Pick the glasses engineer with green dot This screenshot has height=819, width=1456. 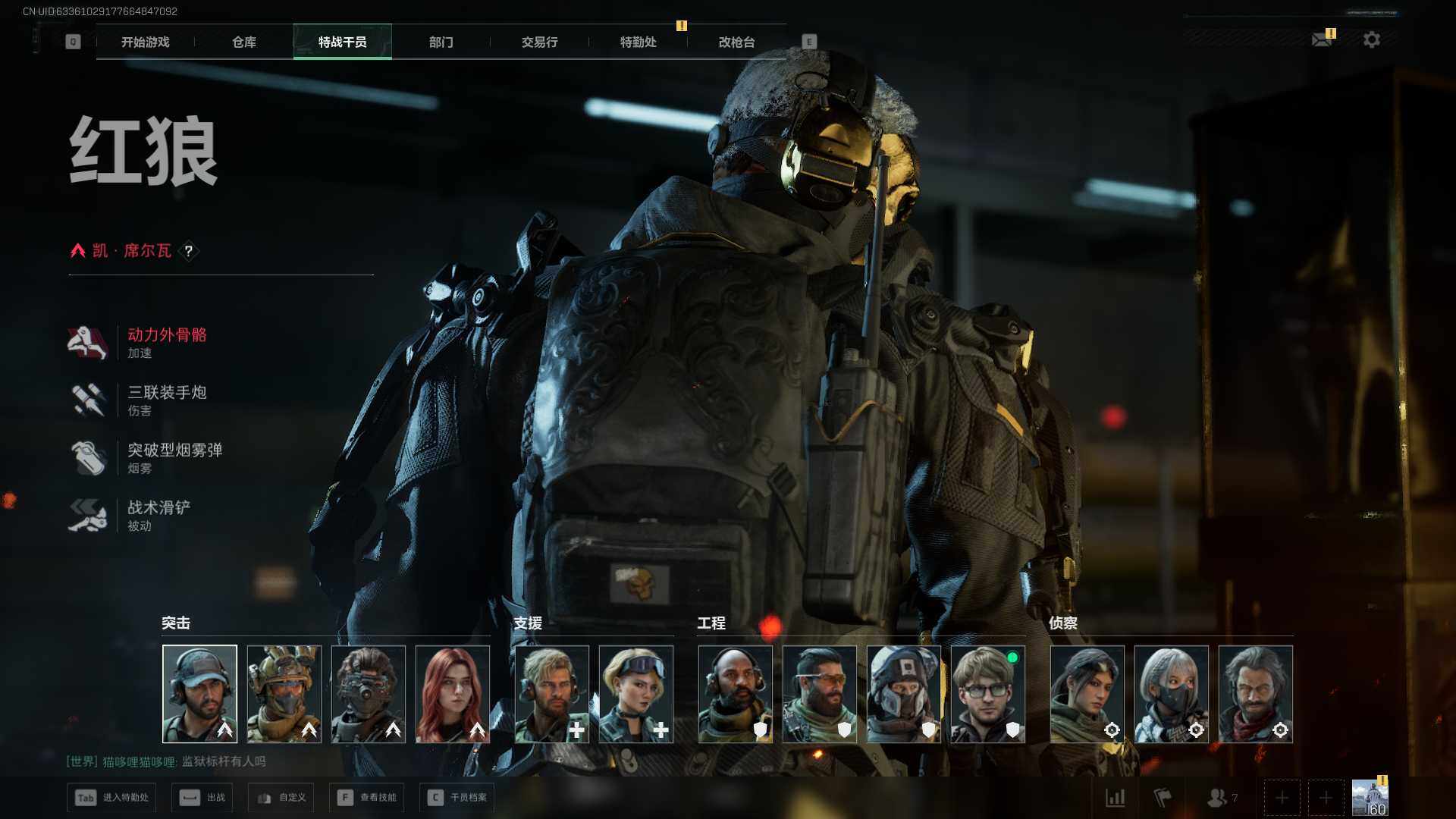(x=987, y=694)
